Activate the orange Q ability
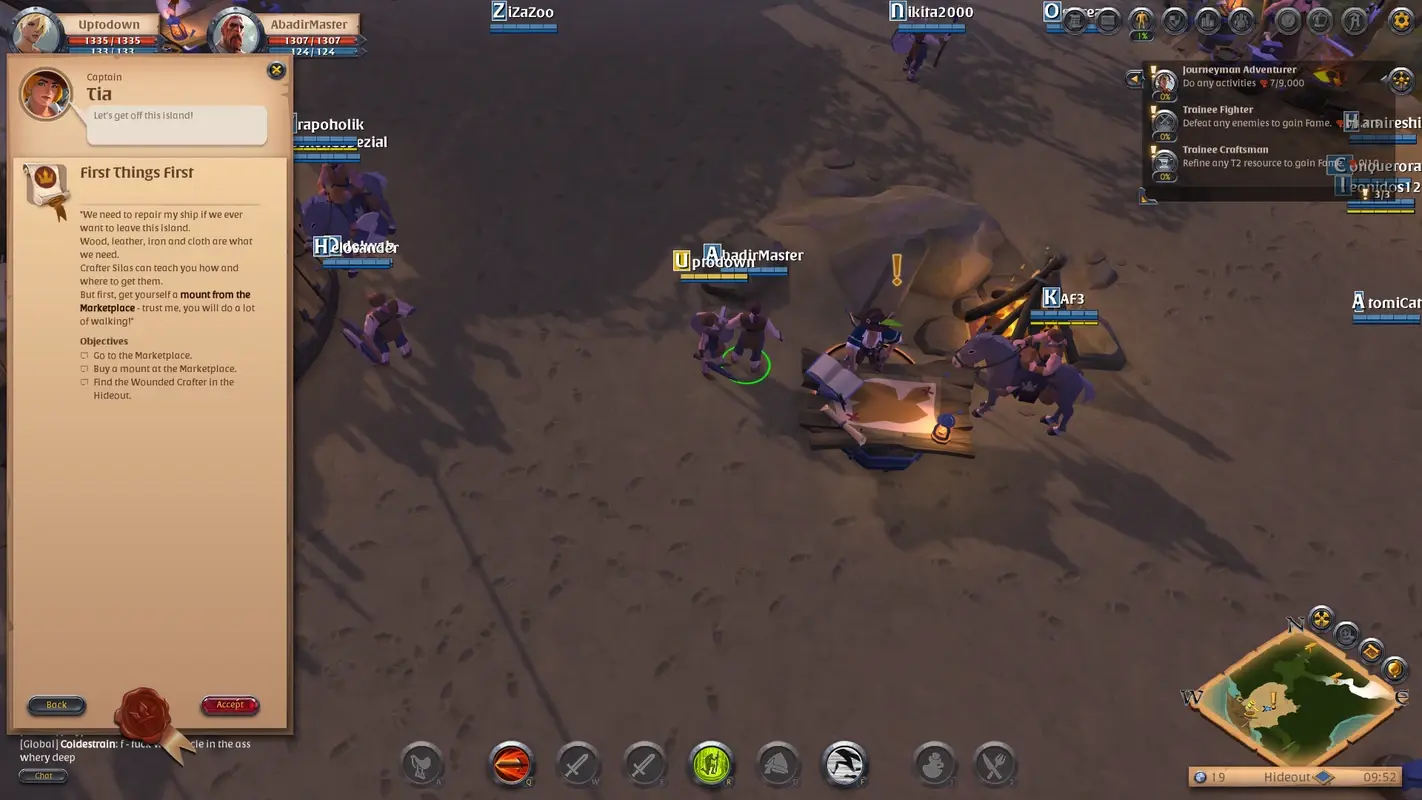Viewport: 1422px width, 800px height. point(512,765)
